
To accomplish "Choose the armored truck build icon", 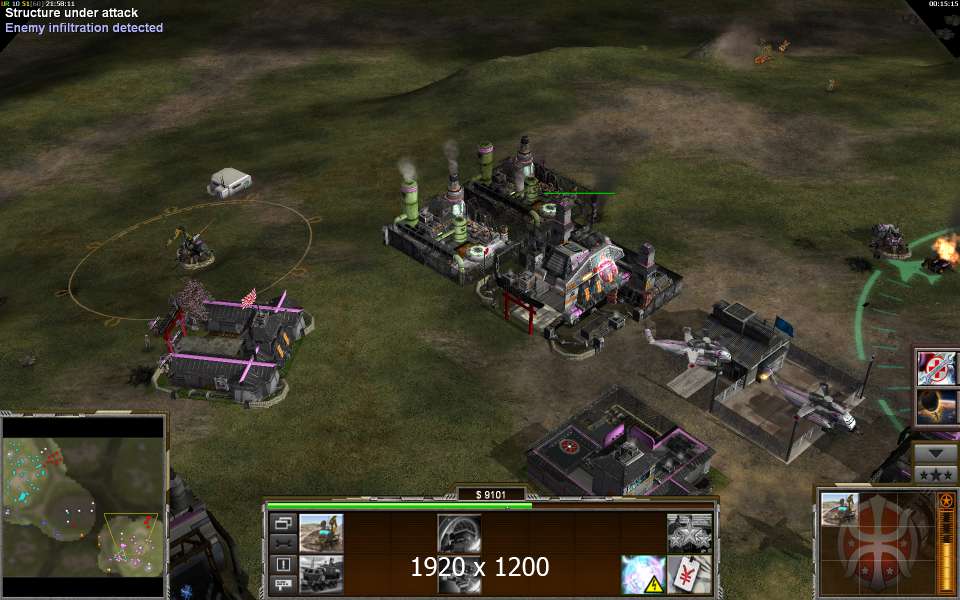I will [321, 574].
